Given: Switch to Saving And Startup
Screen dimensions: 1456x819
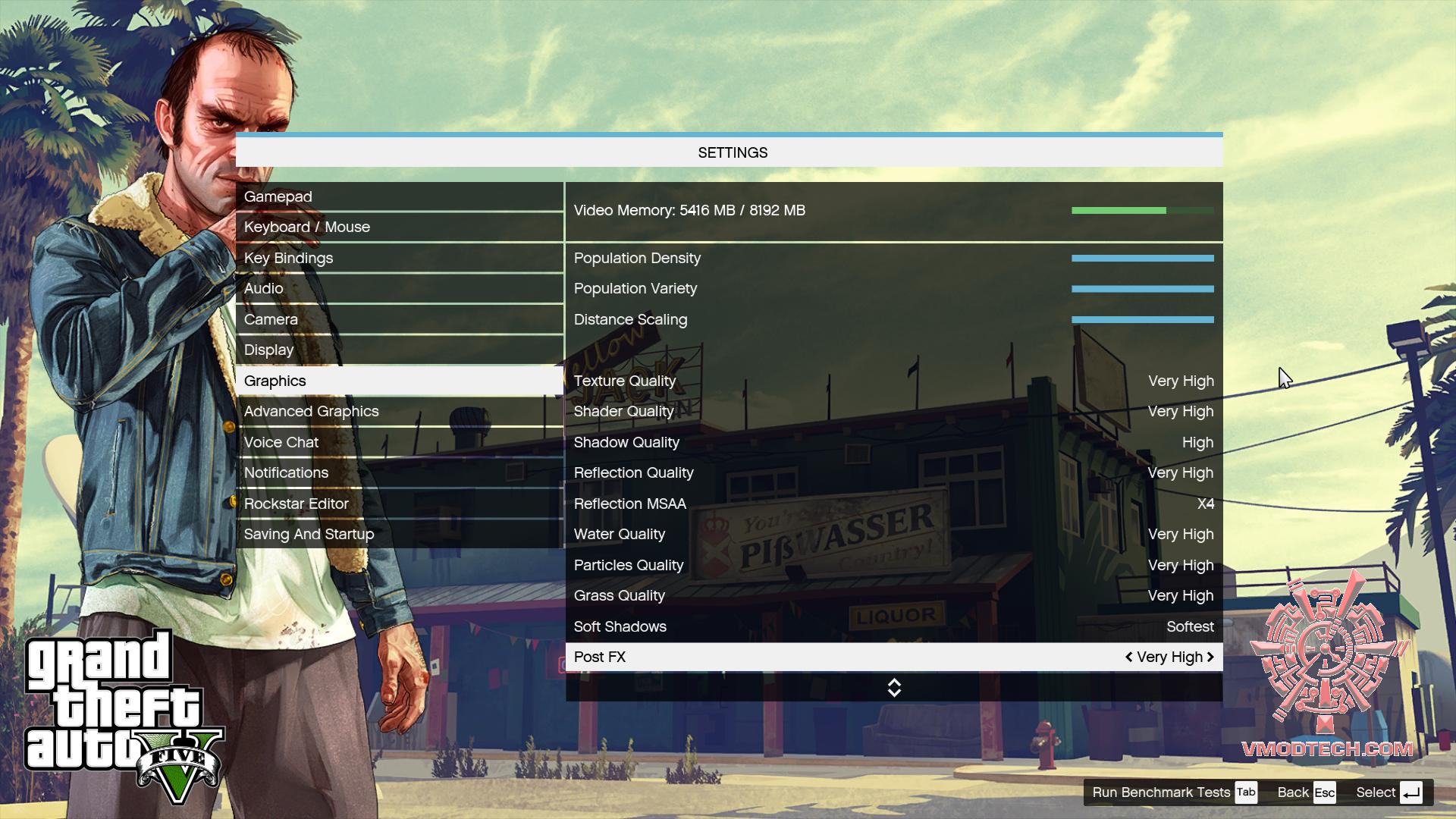Looking at the screenshot, I should pos(399,535).
